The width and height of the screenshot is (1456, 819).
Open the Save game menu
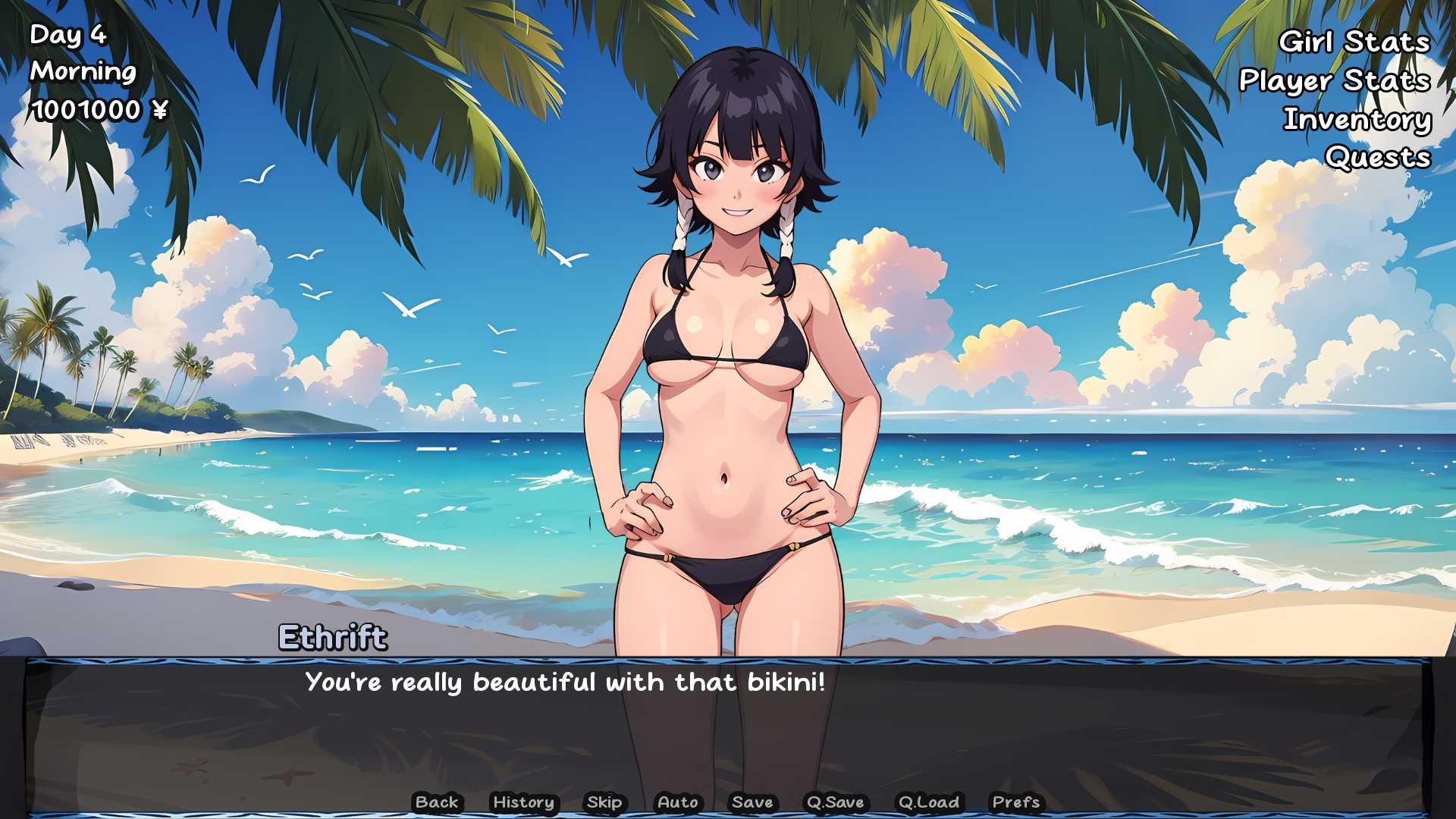752,802
